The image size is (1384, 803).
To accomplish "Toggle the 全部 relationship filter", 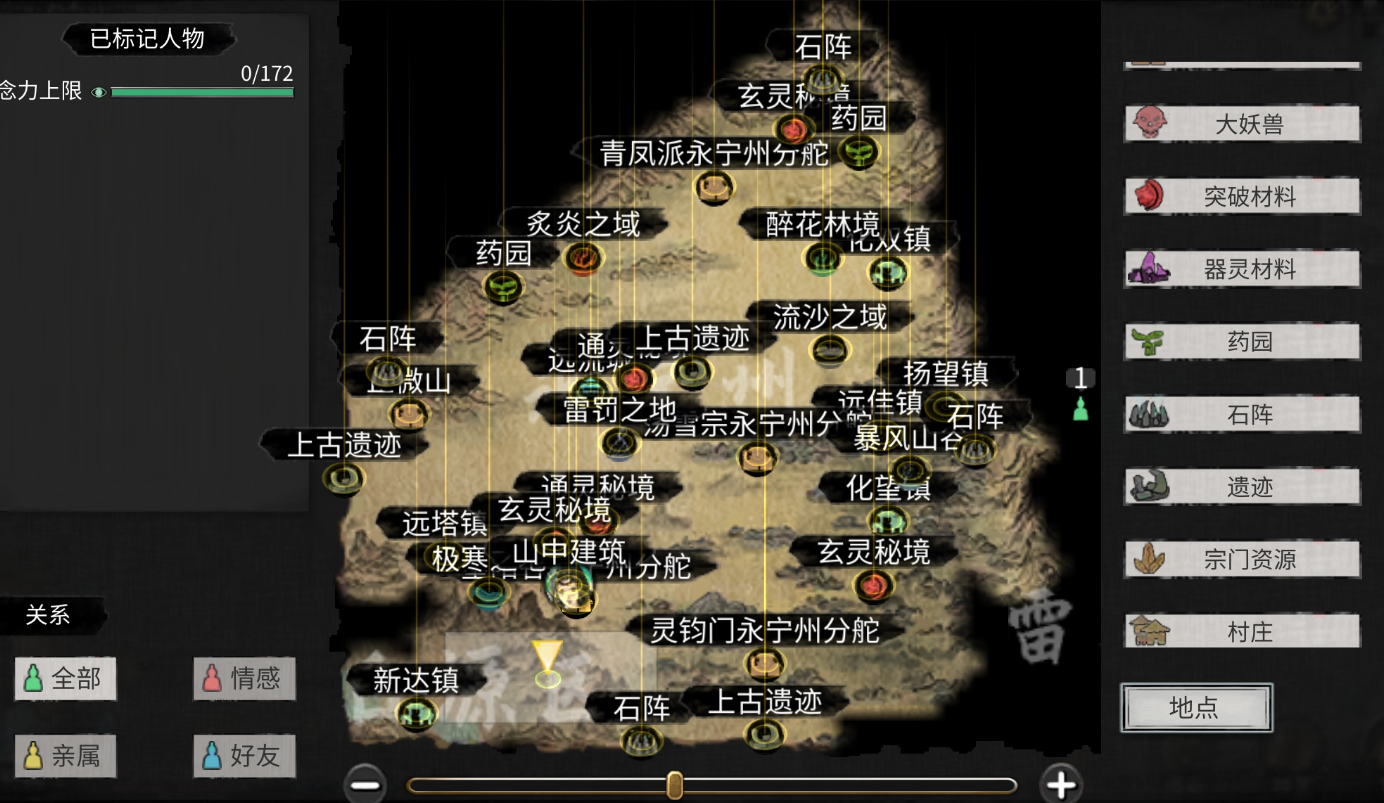I will [64, 678].
